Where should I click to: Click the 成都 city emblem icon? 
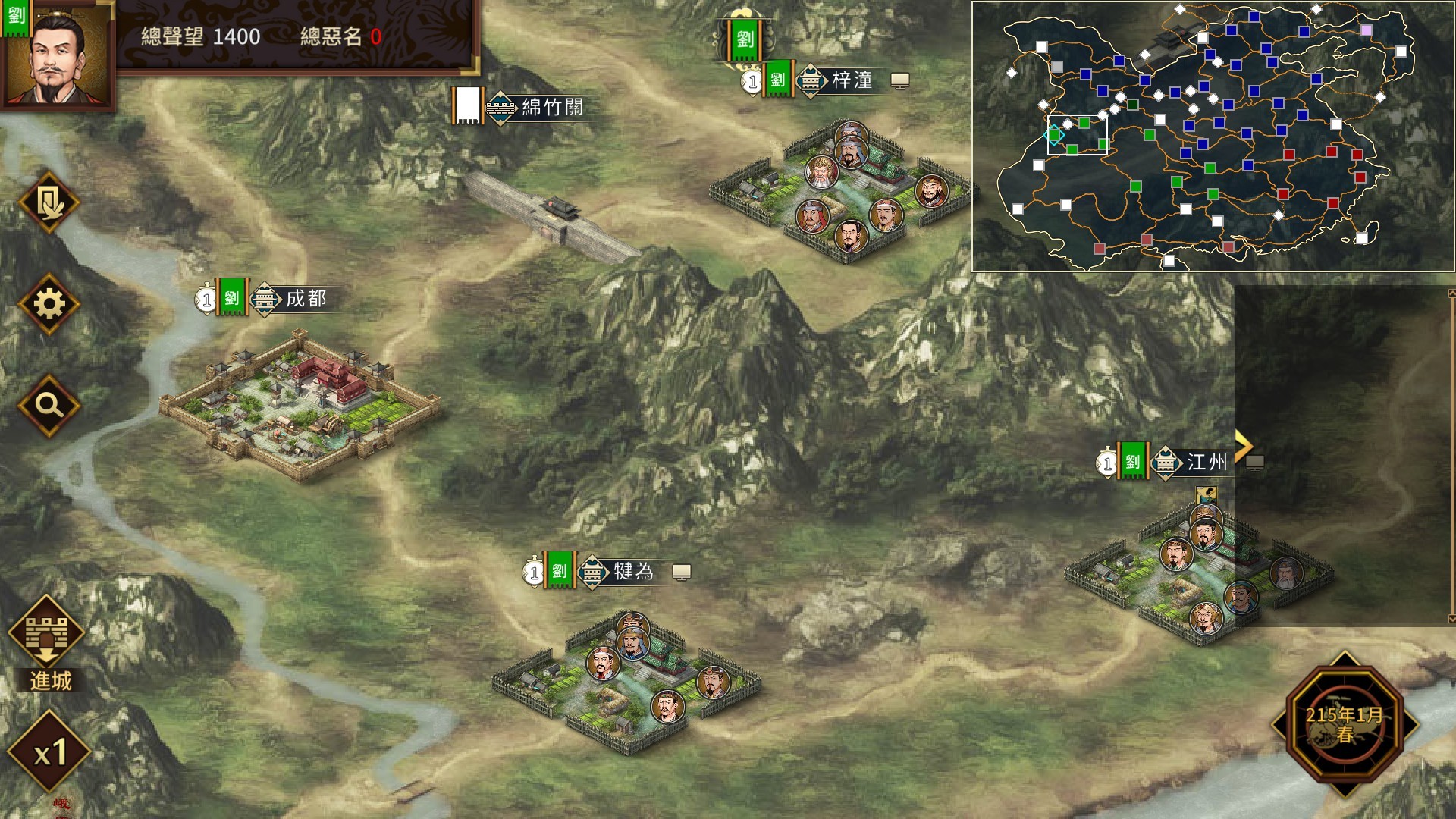click(265, 300)
